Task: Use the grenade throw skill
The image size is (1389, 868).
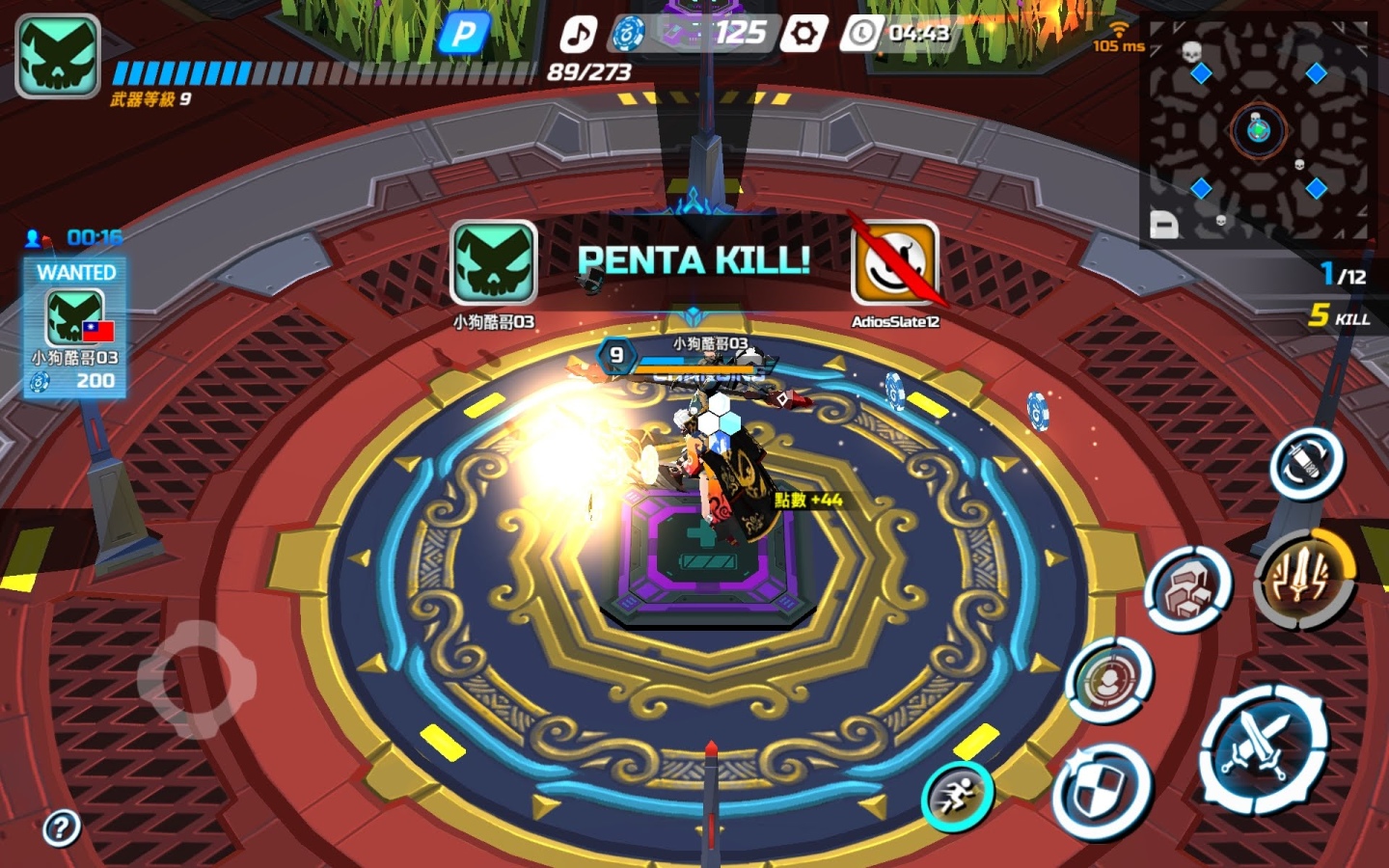Action: (1307, 463)
